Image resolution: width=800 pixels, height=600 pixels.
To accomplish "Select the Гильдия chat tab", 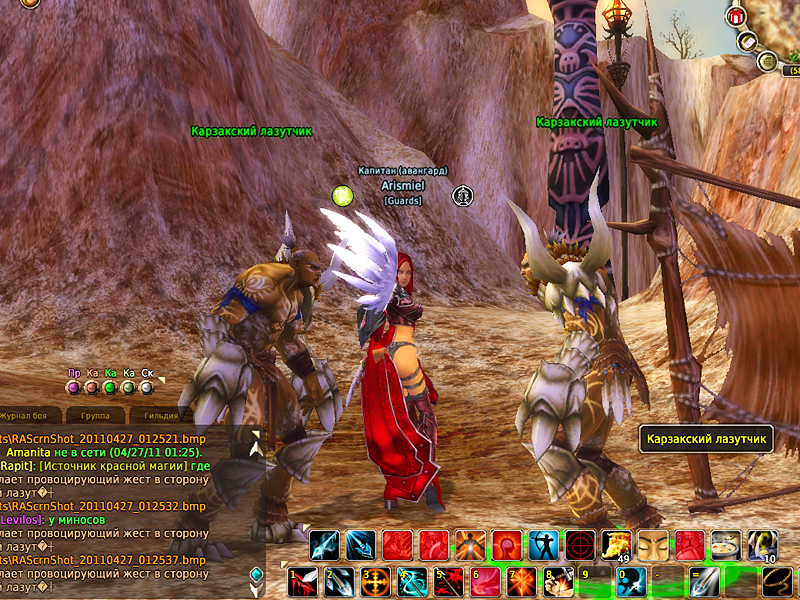I will tap(160, 415).
